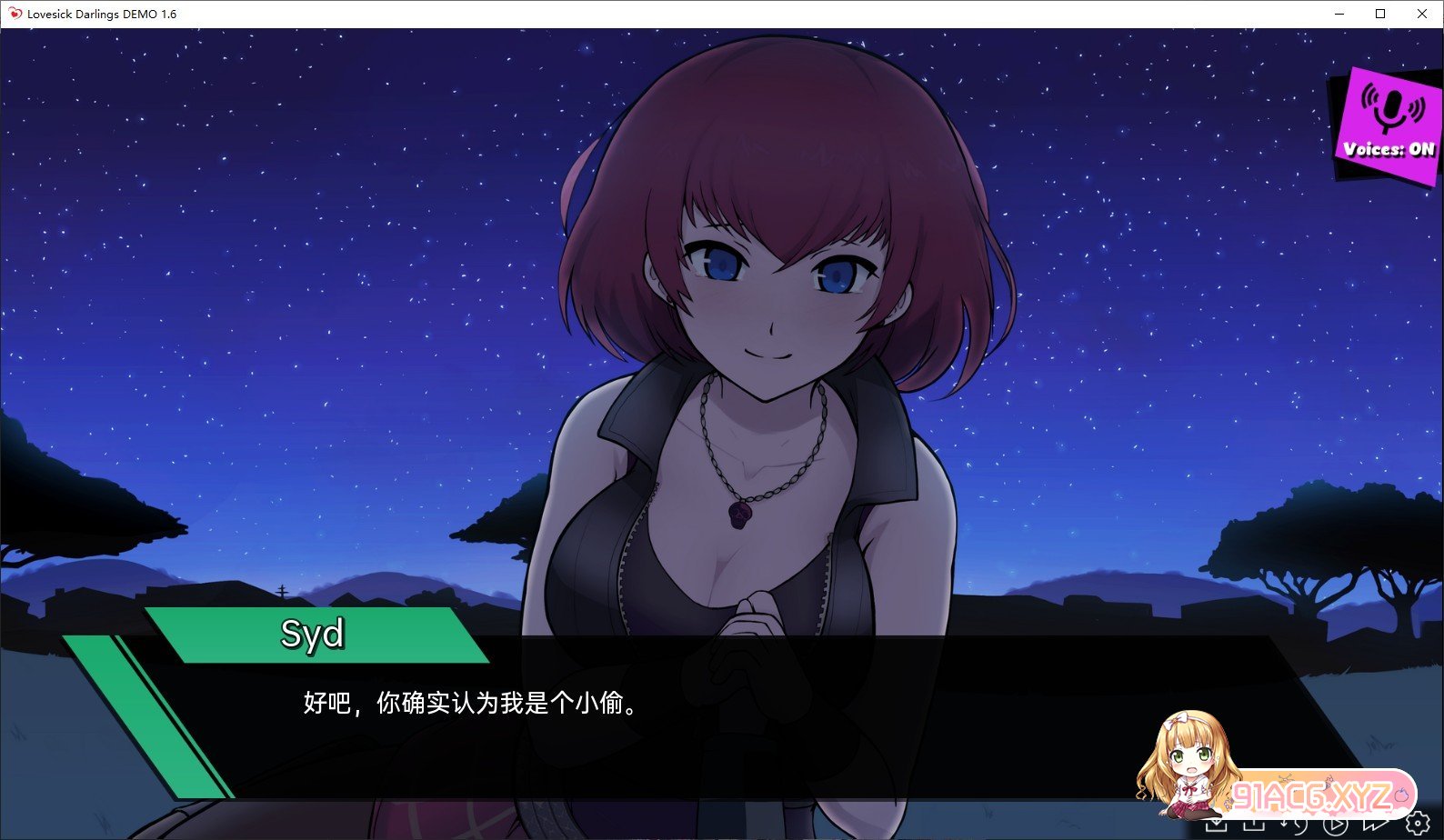
Task: Close the game window
Action: click(x=1422, y=14)
